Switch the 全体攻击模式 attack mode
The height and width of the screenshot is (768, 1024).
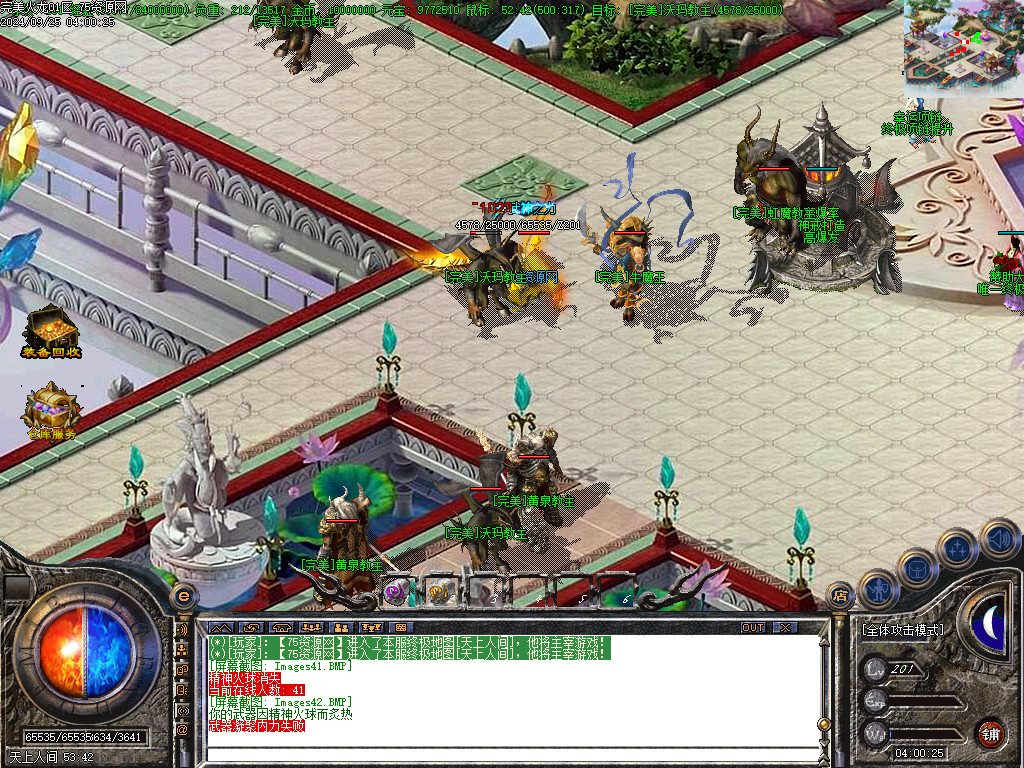pos(902,631)
